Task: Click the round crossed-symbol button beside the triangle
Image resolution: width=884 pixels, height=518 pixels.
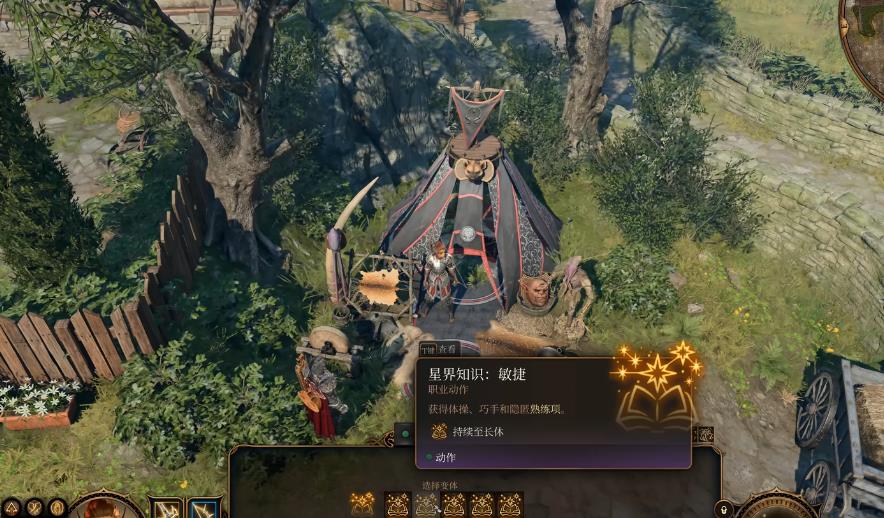Action: pos(34,508)
